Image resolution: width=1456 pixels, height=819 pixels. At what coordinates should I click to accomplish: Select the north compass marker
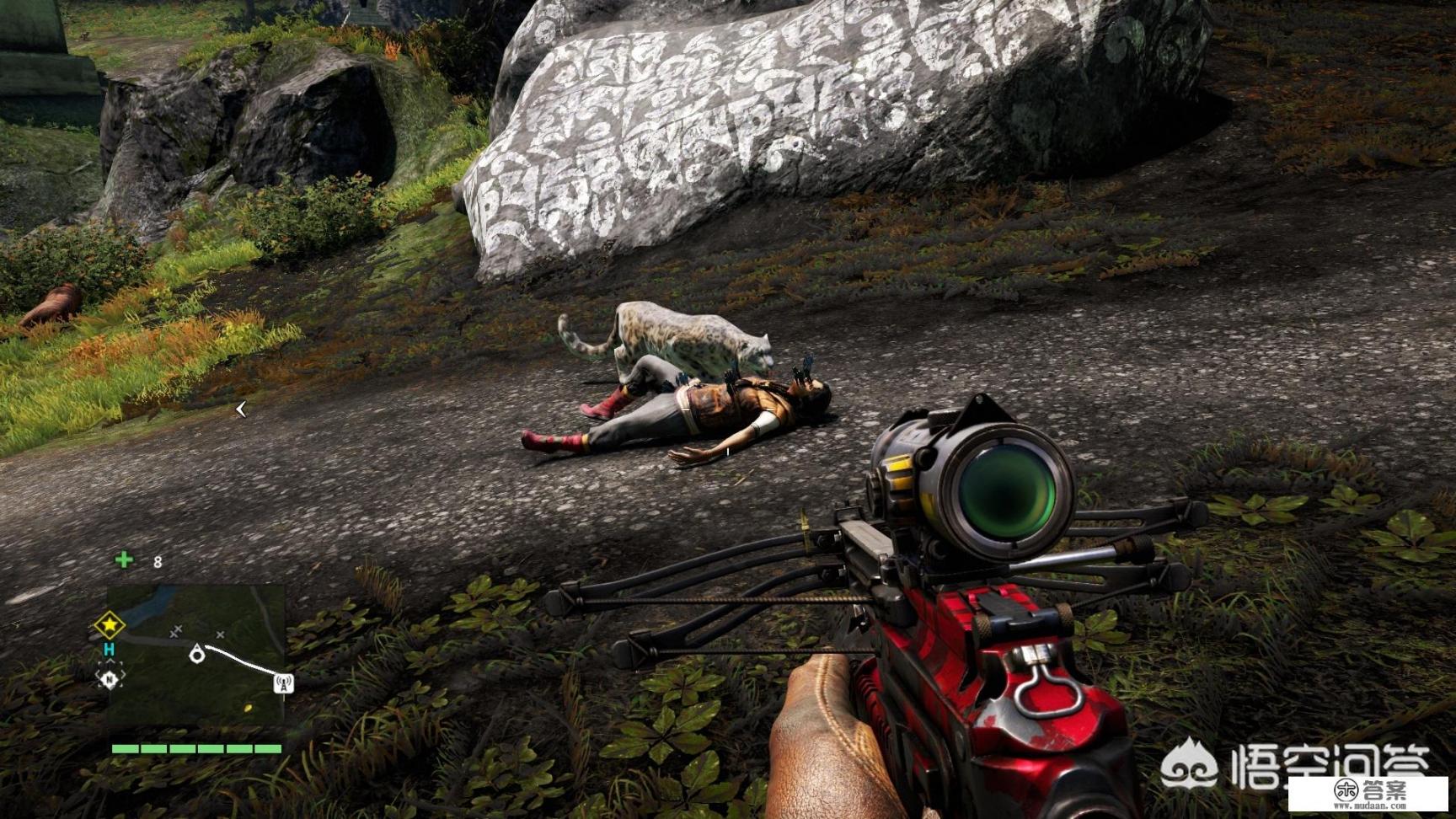coord(109,677)
